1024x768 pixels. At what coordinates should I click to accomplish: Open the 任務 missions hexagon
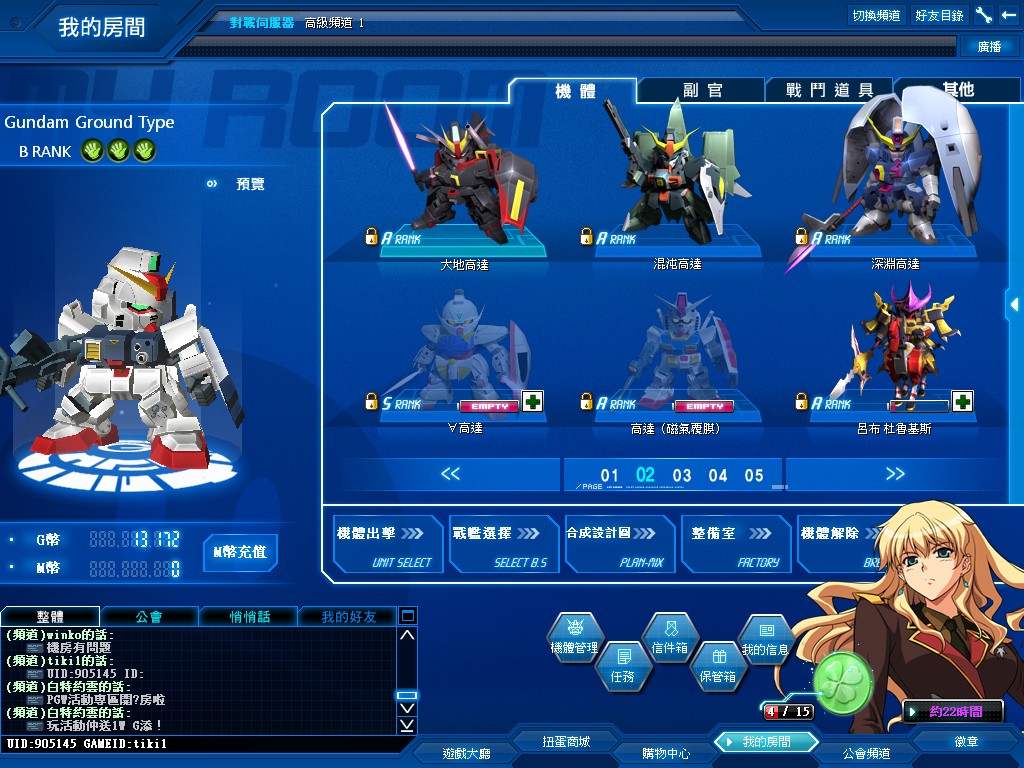click(x=622, y=665)
